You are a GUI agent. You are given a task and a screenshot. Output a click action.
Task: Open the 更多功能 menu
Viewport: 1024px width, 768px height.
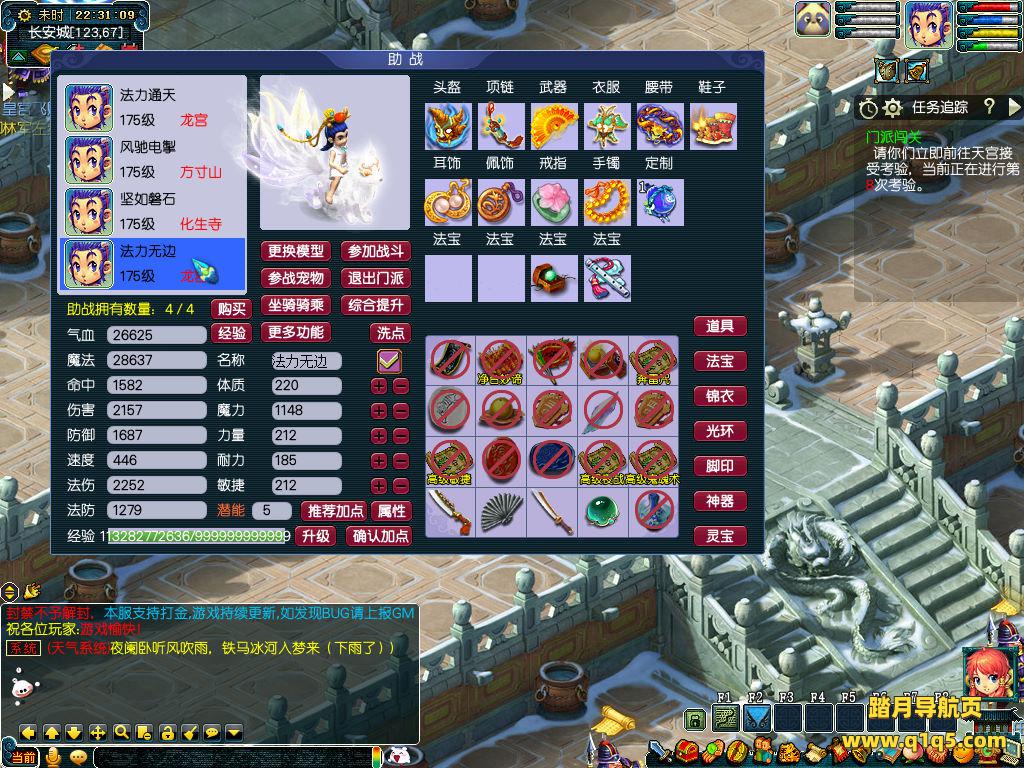coord(297,332)
